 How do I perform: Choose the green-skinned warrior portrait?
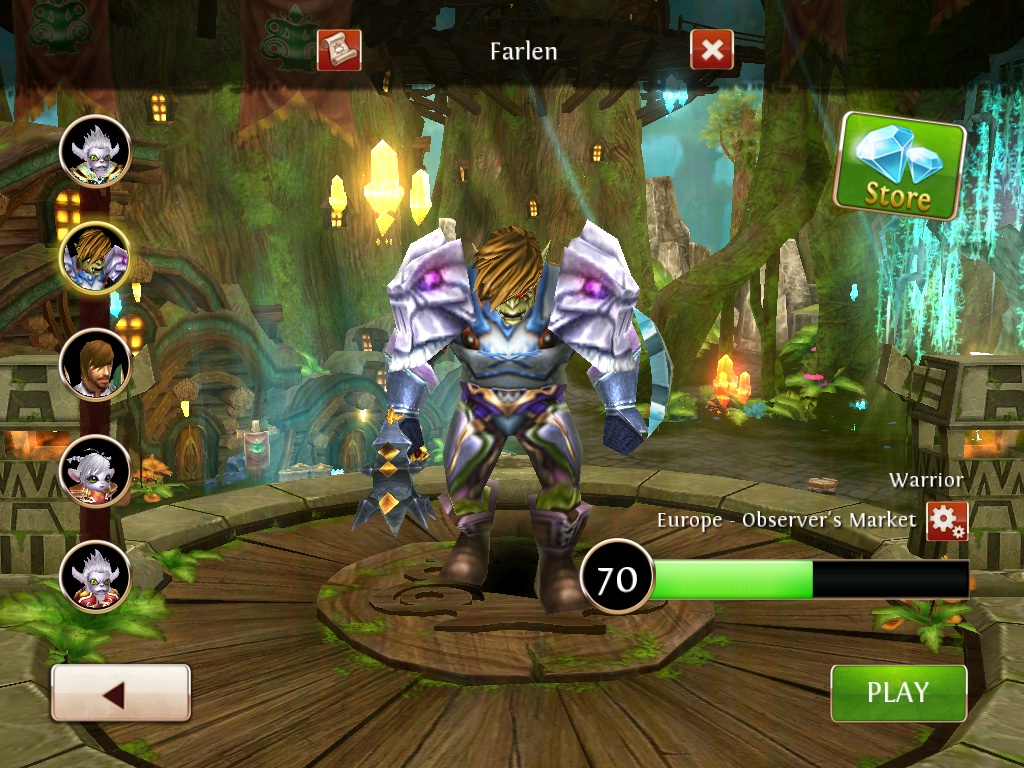click(95, 257)
